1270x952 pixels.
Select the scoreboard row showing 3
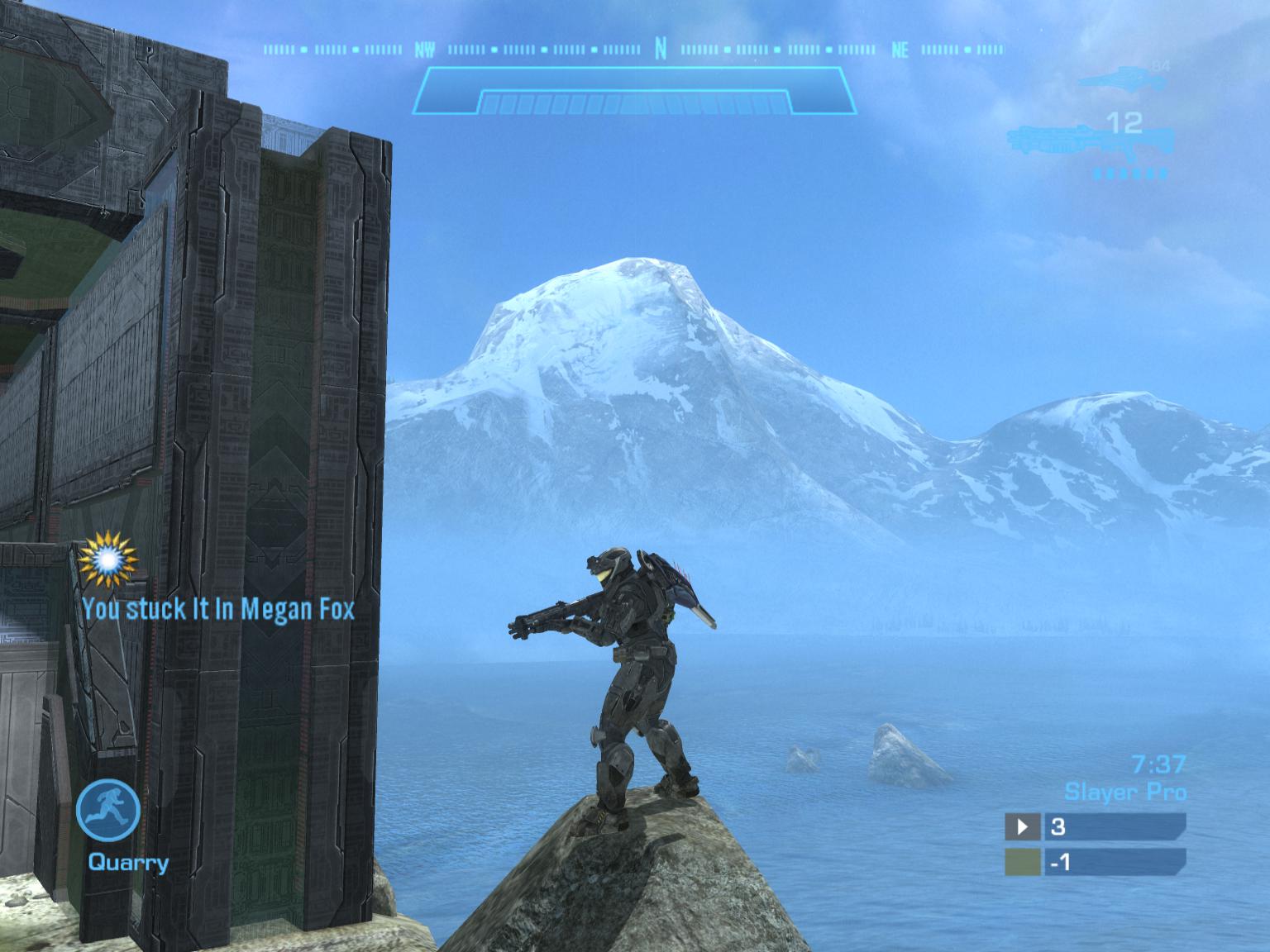click(1095, 826)
